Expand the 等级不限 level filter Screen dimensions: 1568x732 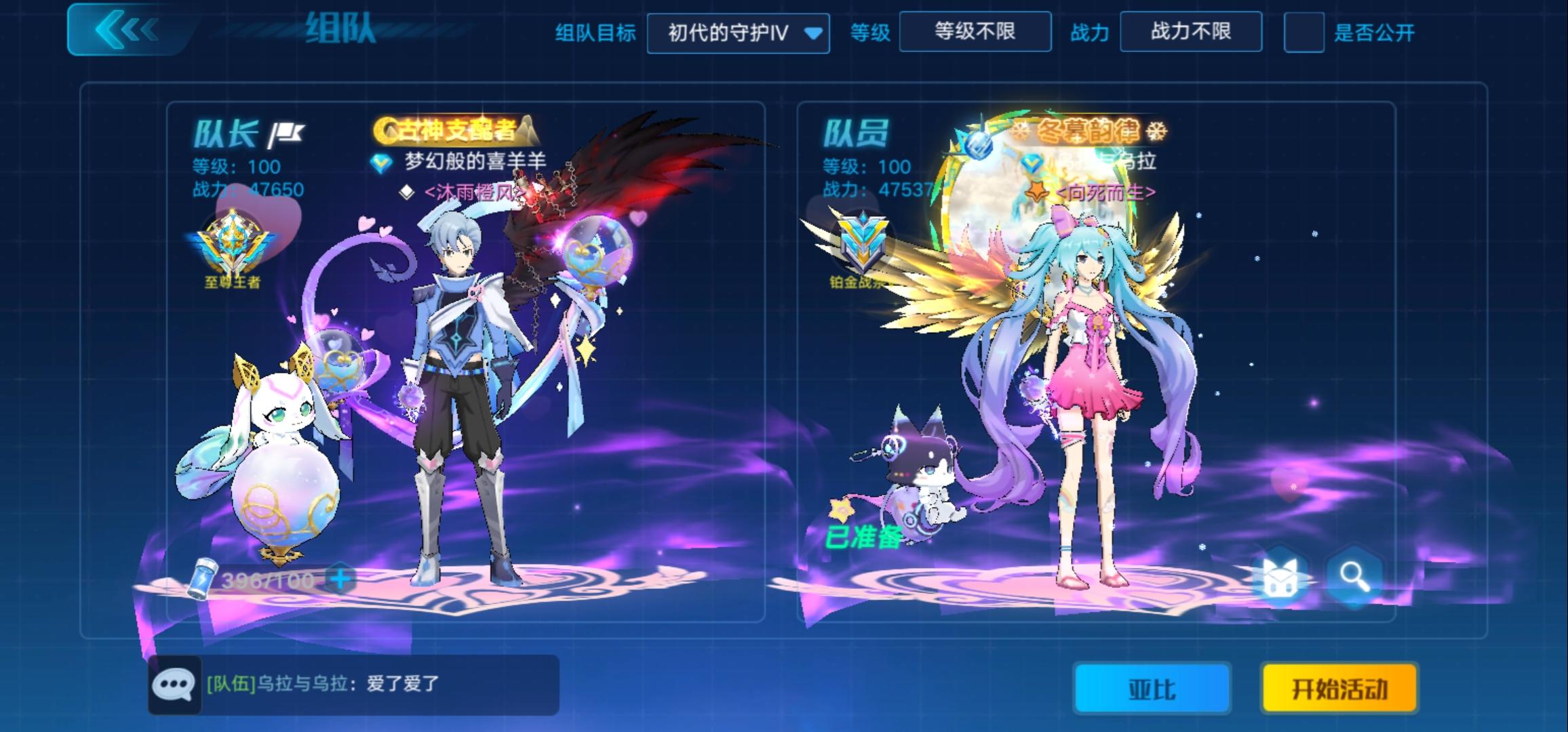(976, 32)
